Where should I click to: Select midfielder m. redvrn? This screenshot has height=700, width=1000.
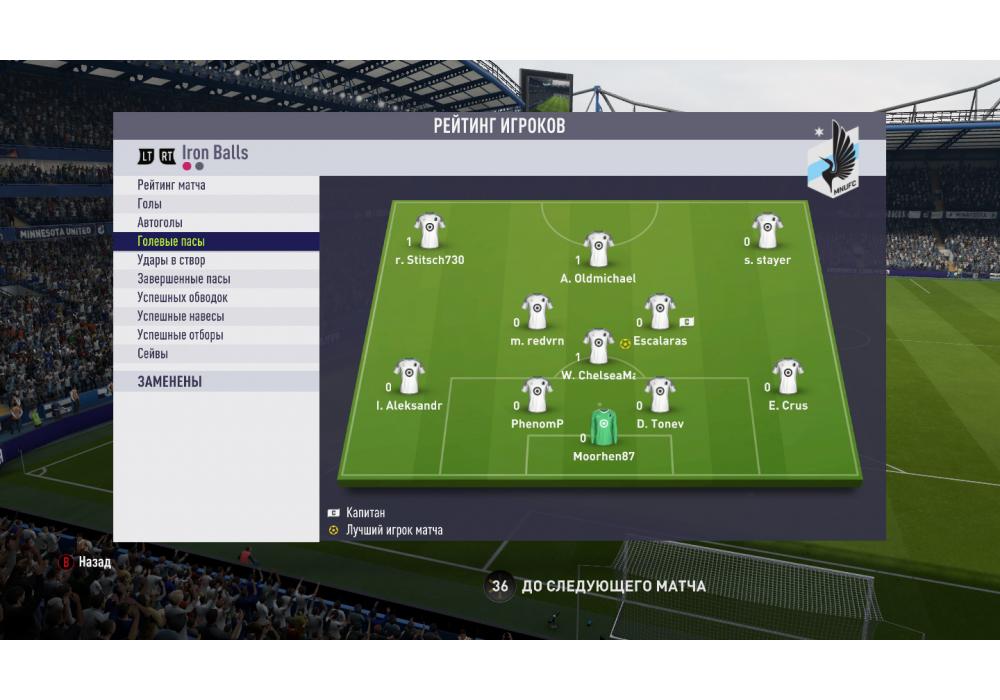pyautogui.click(x=538, y=312)
